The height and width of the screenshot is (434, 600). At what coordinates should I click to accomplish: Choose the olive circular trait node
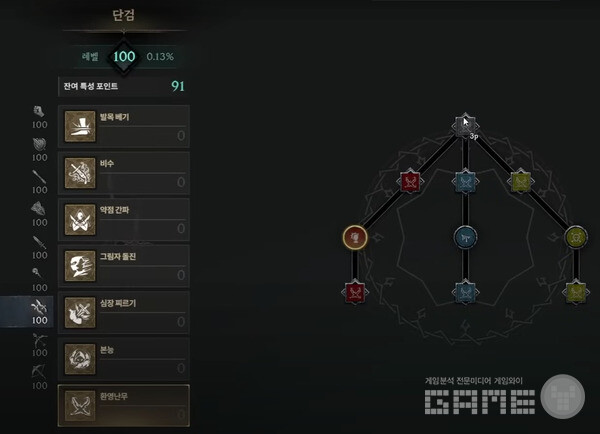tap(575, 237)
